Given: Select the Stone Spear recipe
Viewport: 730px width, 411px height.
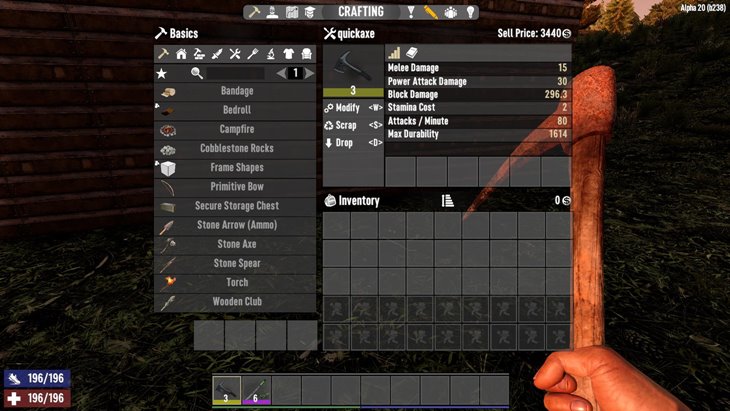Looking at the screenshot, I should [x=236, y=263].
